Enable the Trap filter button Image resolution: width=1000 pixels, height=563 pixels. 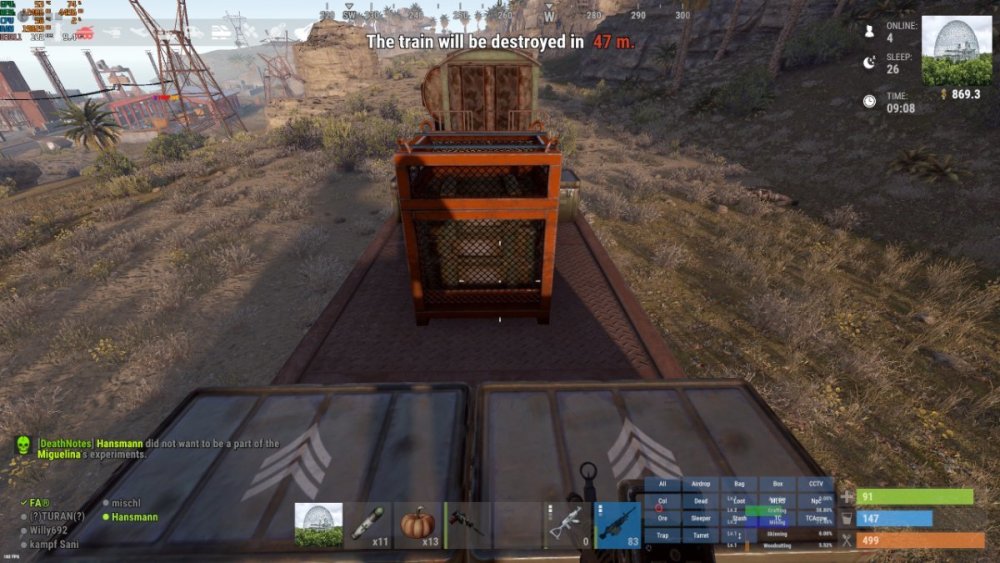[661, 536]
